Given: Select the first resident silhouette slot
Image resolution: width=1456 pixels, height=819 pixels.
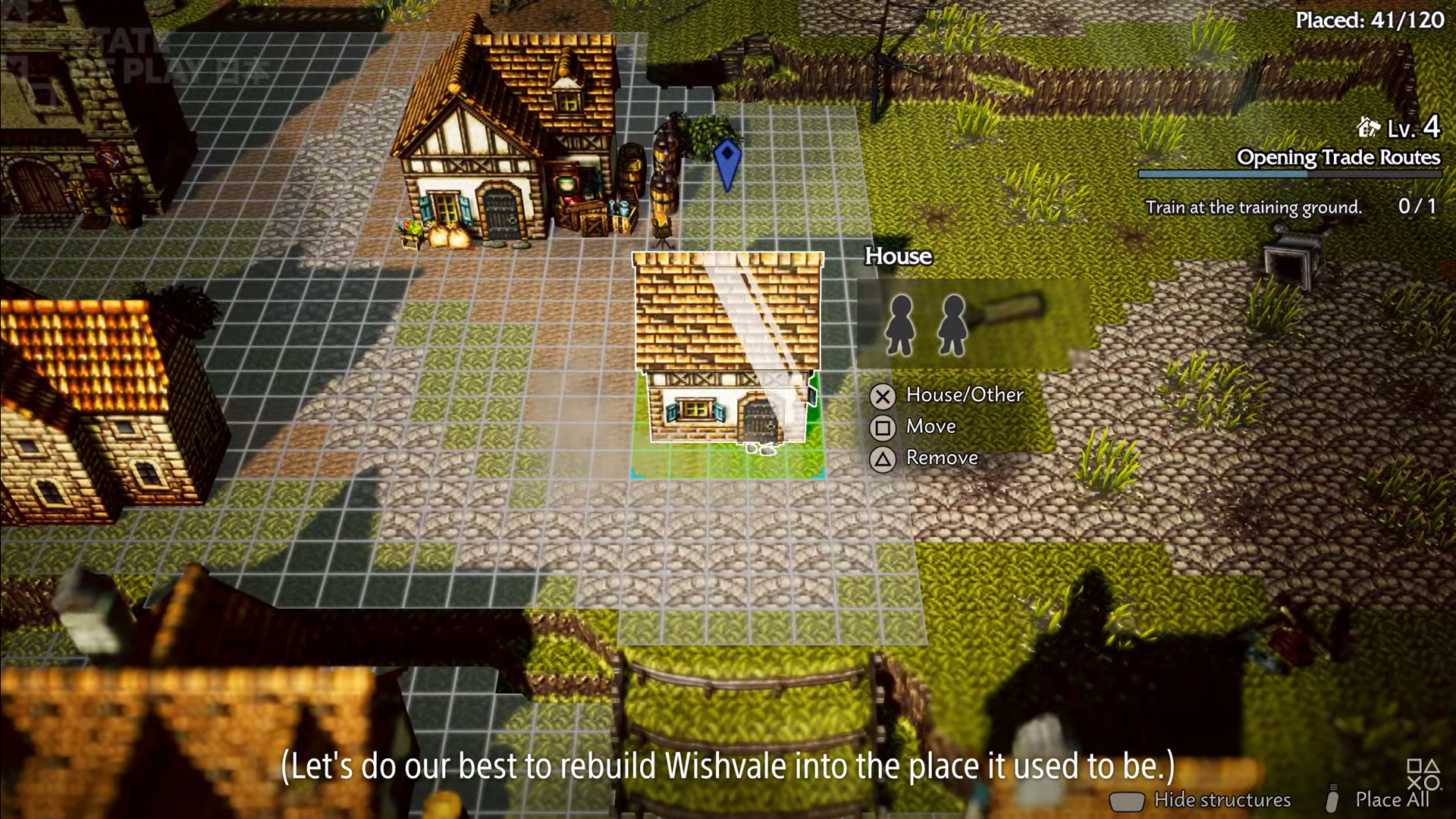Looking at the screenshot, I should click(901, 325).
